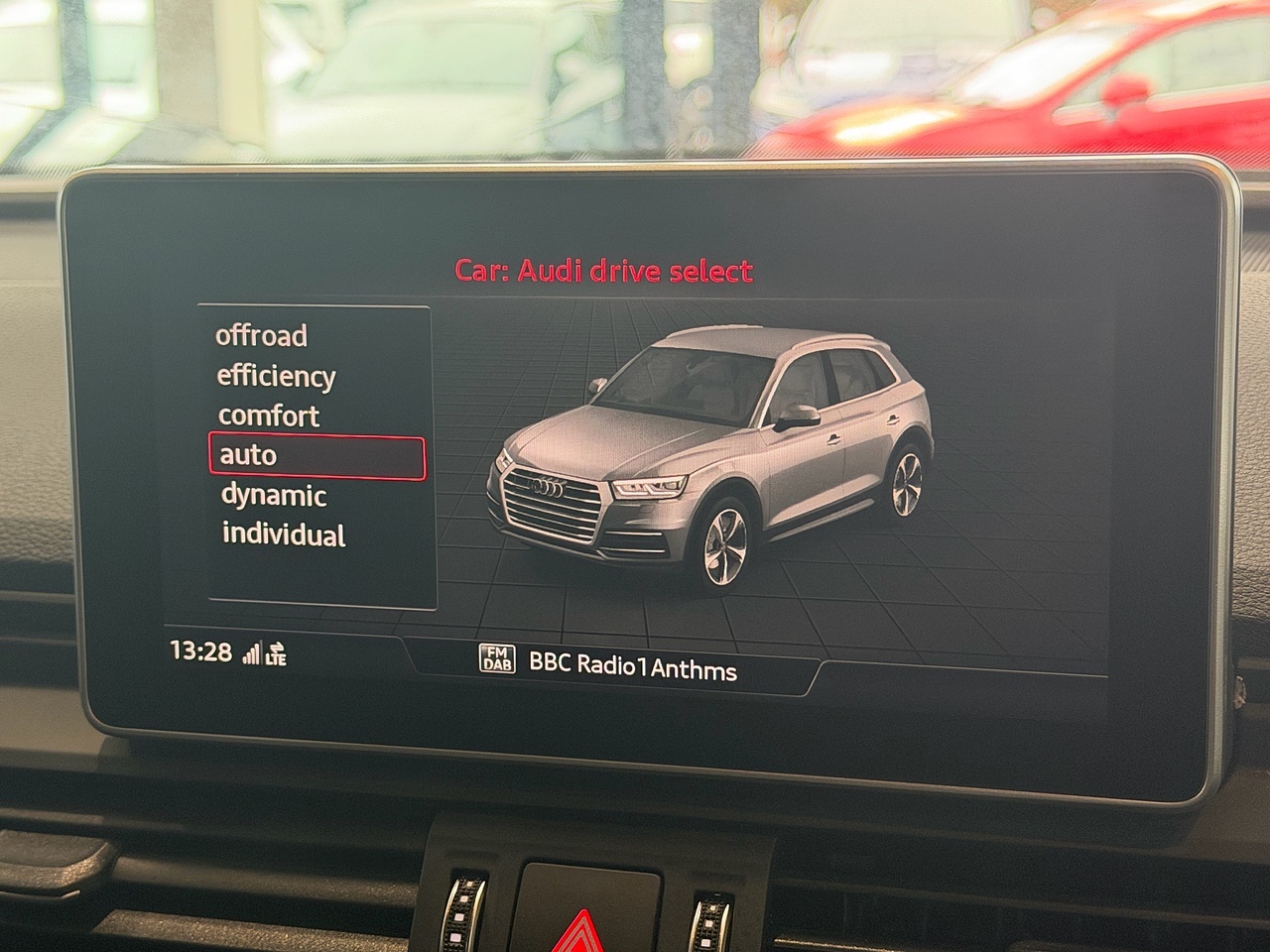Choose the efficiency drive mode
The height and width of the screenshot is (952, 1270).
[x=276, y=377]
